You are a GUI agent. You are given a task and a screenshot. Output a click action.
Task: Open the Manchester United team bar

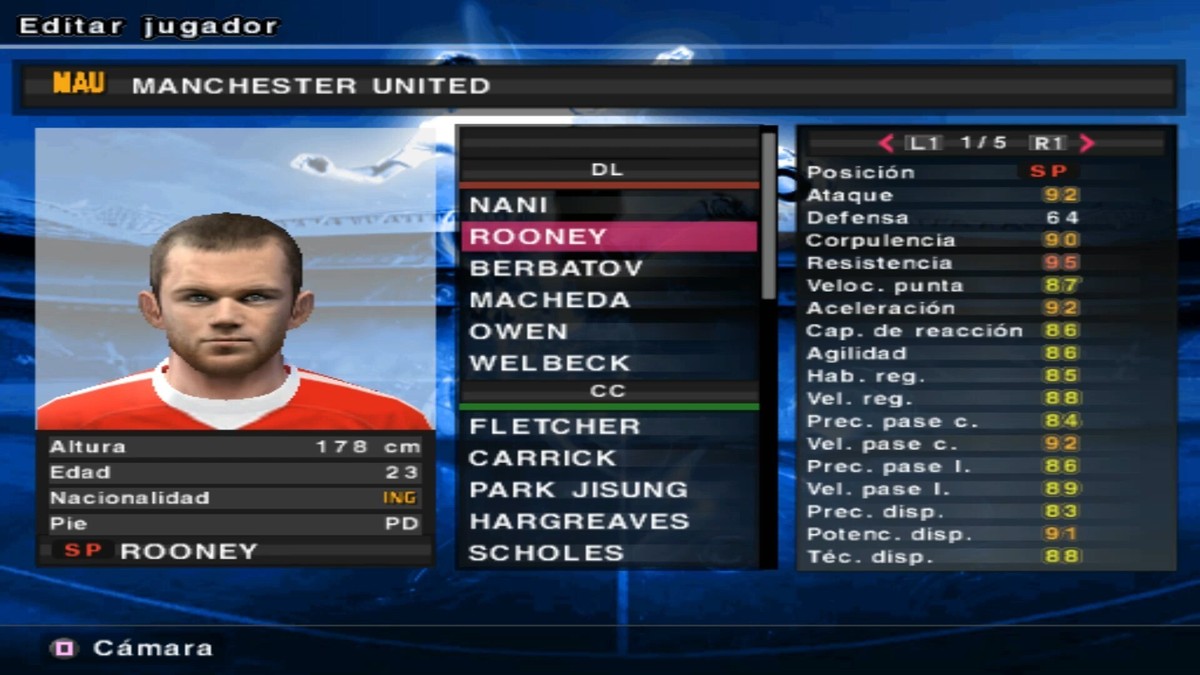pos(596,86)
